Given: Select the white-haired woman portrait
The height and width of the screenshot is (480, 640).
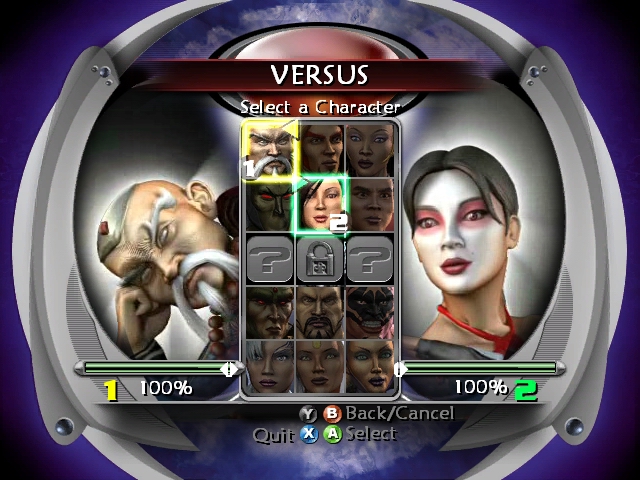Looking at the screenshot, I should (269, 366).
